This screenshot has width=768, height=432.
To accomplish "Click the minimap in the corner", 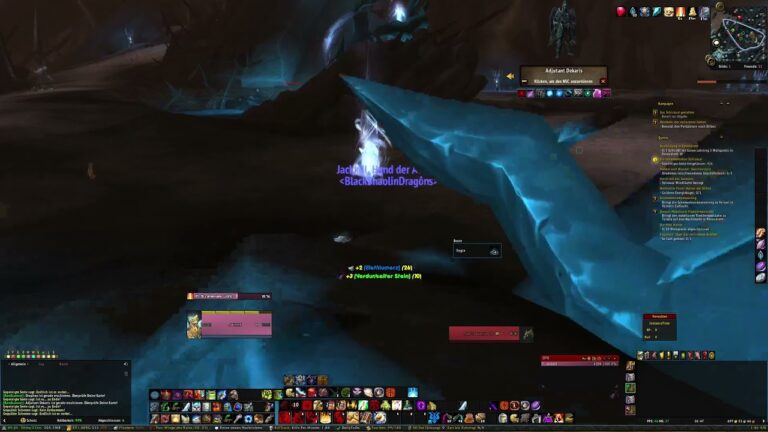I will [738, 33].
